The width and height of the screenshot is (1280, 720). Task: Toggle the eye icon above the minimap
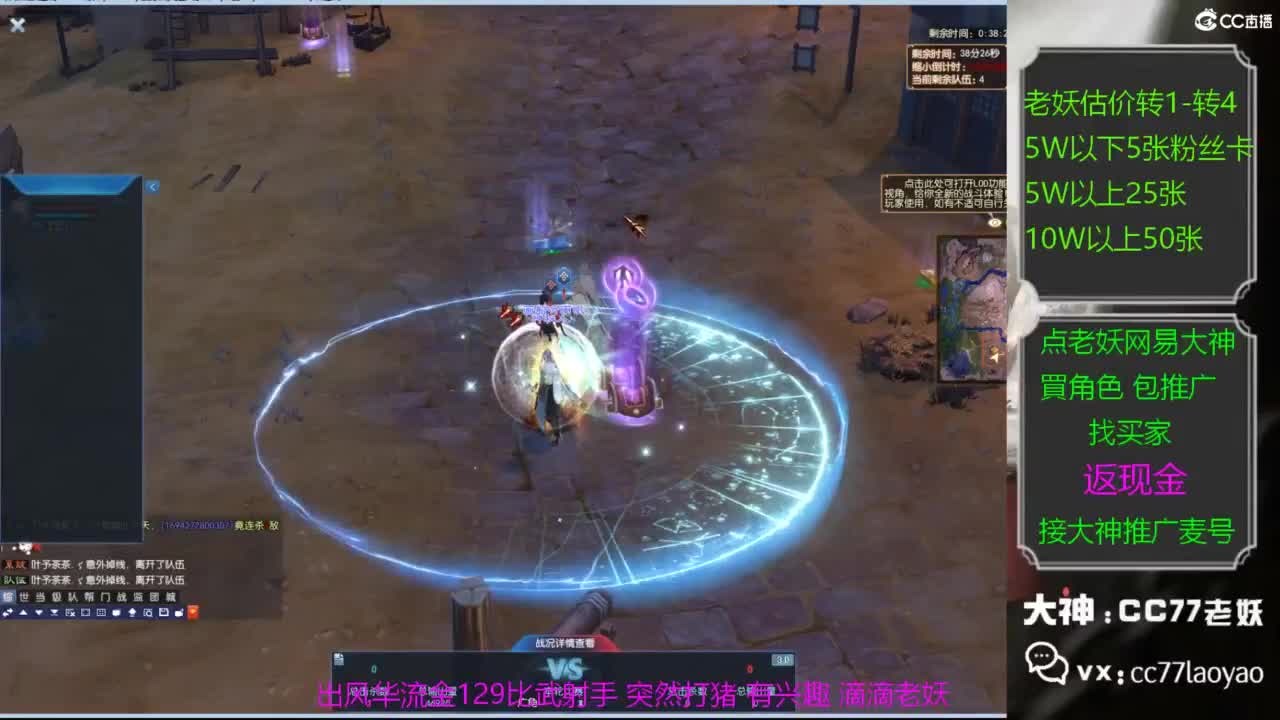coord(994,222)
